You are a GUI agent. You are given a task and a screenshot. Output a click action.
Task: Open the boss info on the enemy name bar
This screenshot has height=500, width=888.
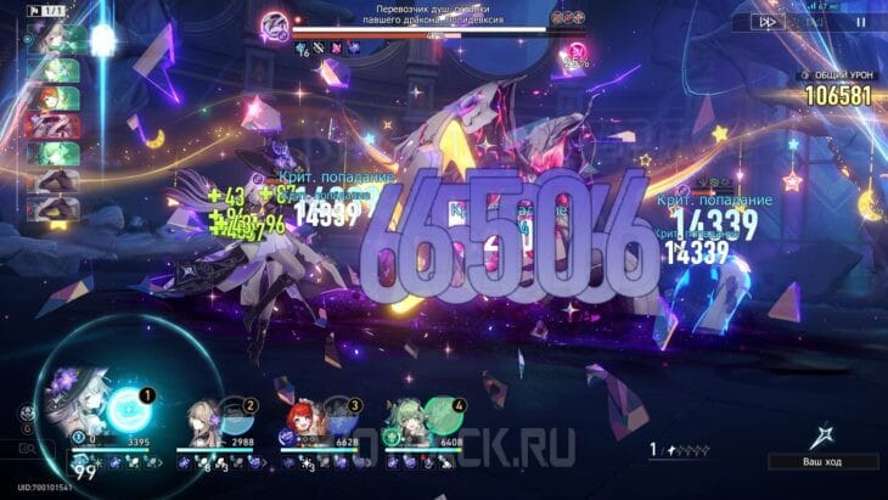(275, 23)
